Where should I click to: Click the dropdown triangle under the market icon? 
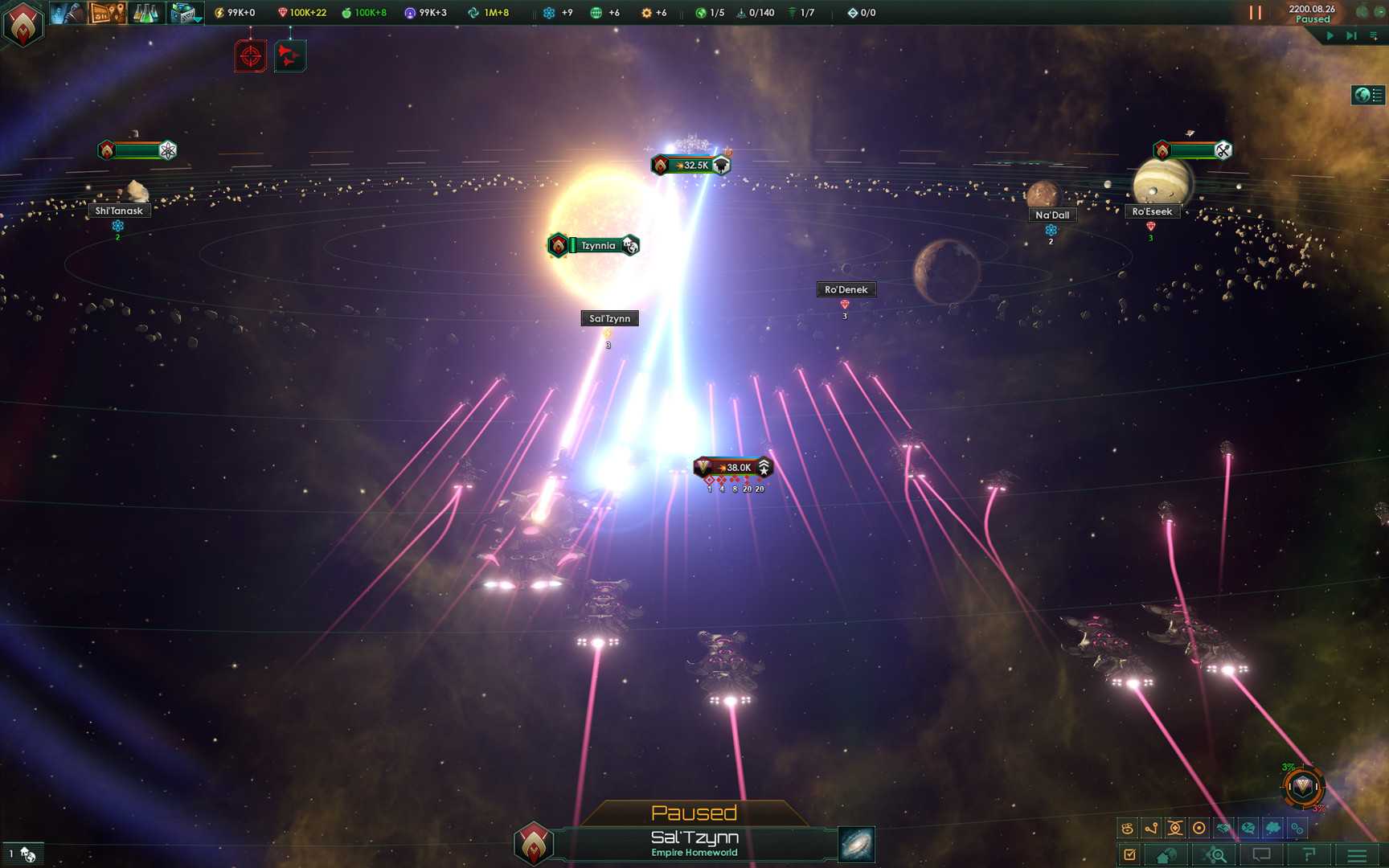pos(197,19)
